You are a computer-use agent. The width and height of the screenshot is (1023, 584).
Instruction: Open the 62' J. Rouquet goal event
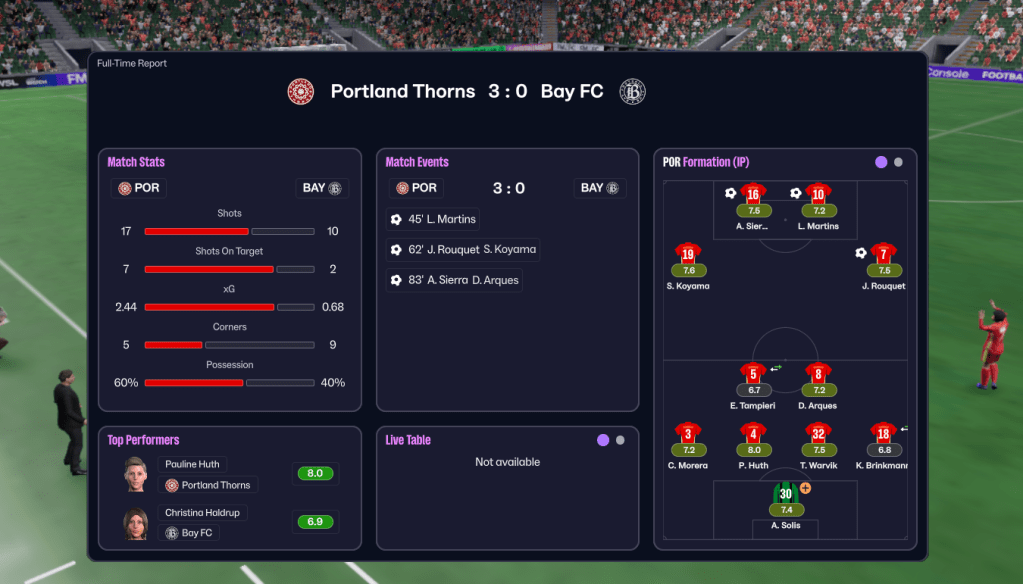pos(464,250)
